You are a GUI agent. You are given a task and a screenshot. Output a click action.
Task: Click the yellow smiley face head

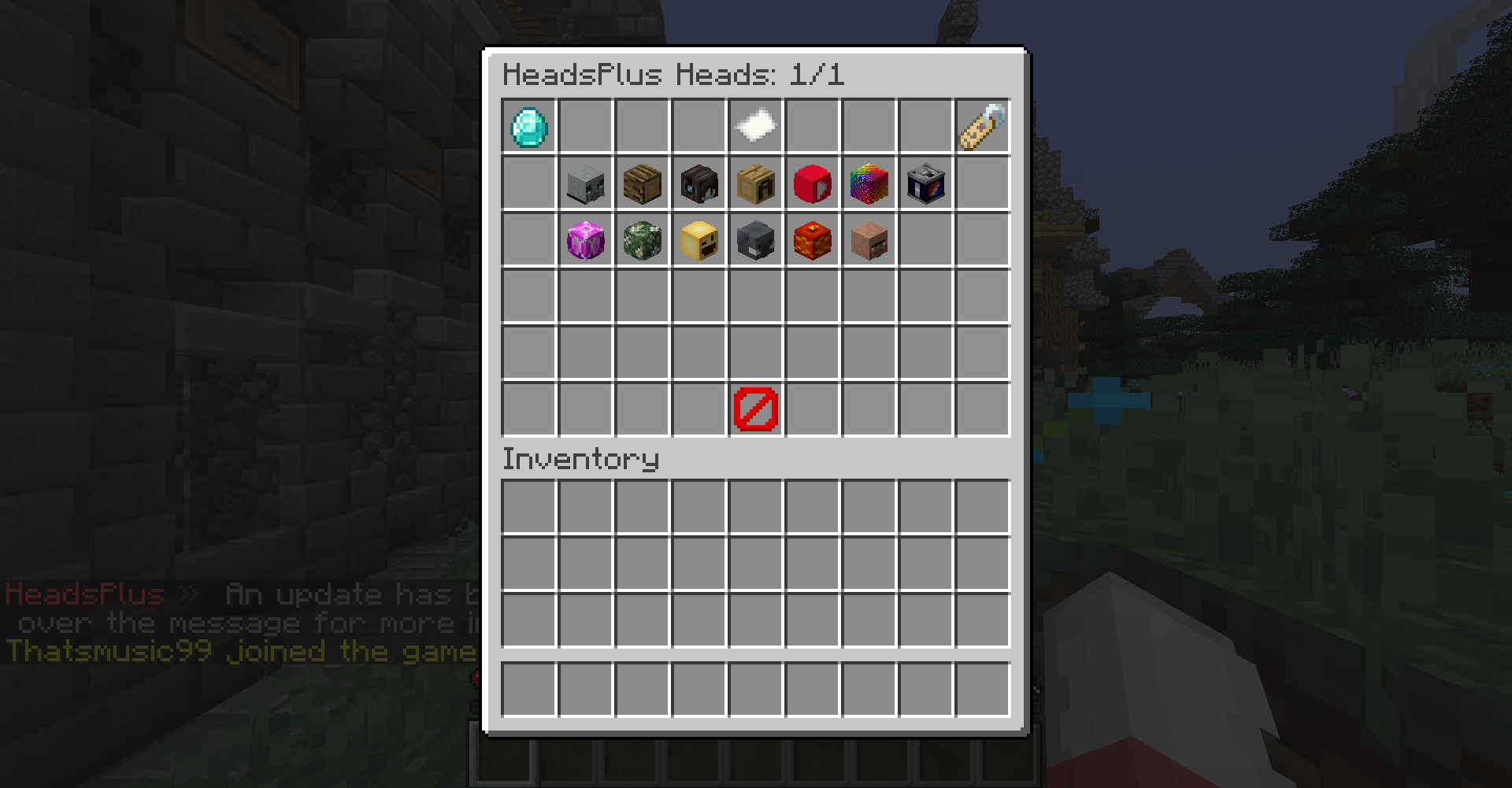(x=699, y=241)
